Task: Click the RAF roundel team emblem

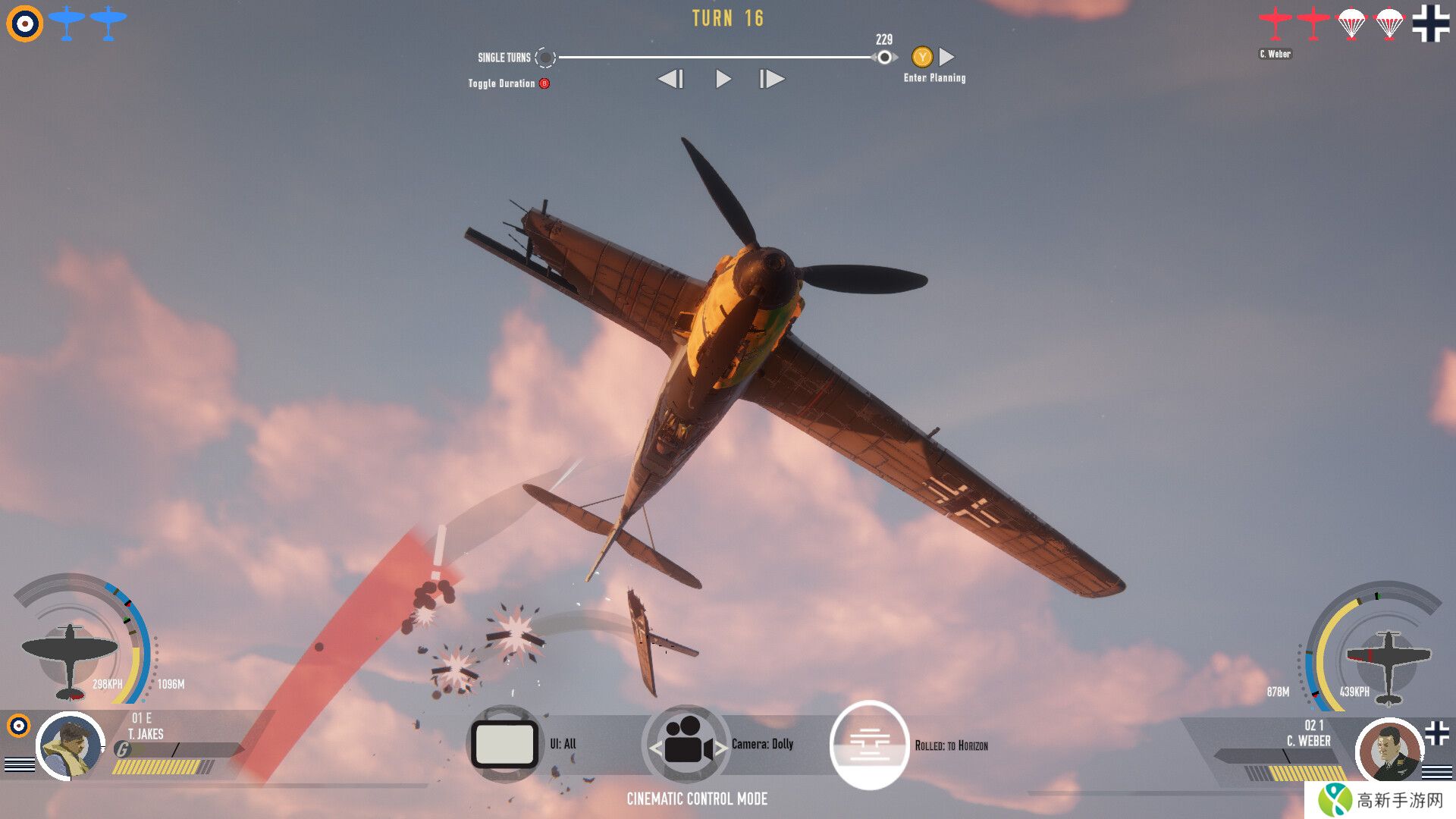Action: coord(24,24)
